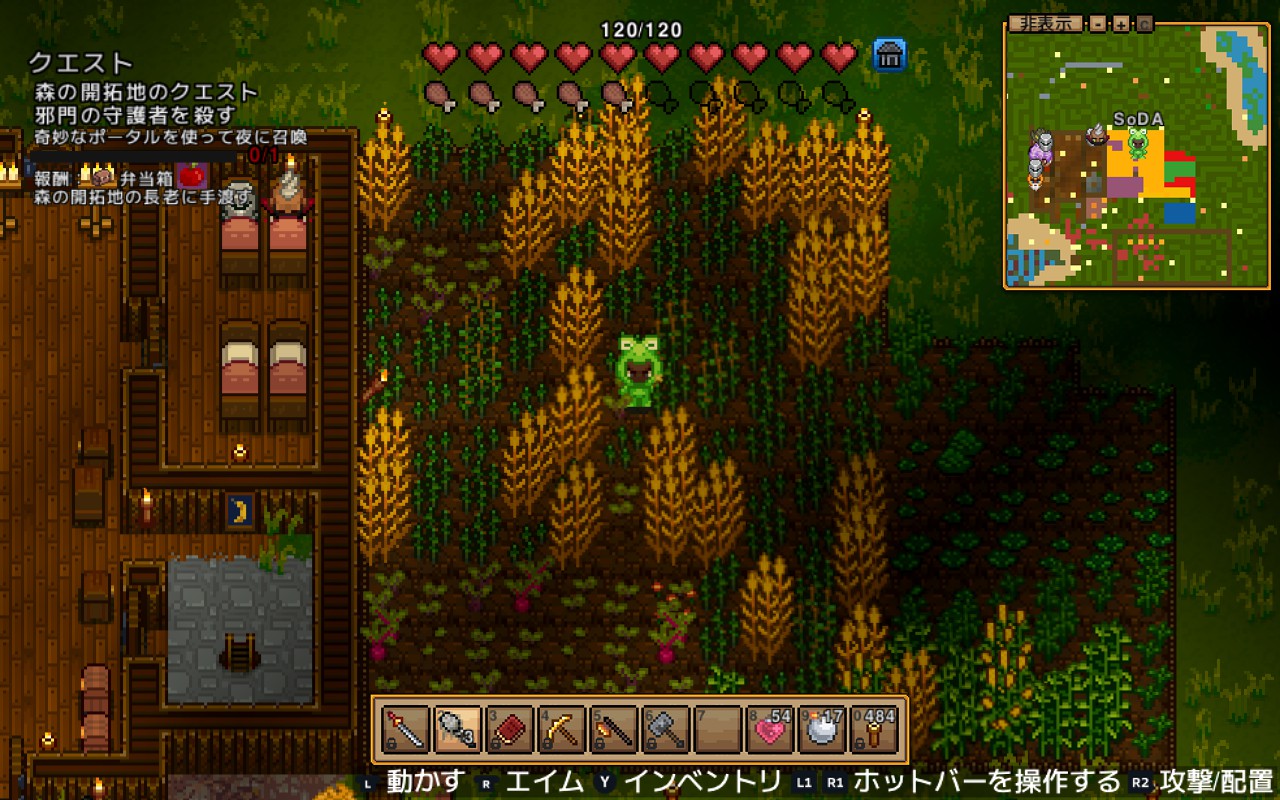Image resolution: width=1280 pixels, height=800 pixels.
Task: Select the torch stack of 484
Action: point(874,730)
